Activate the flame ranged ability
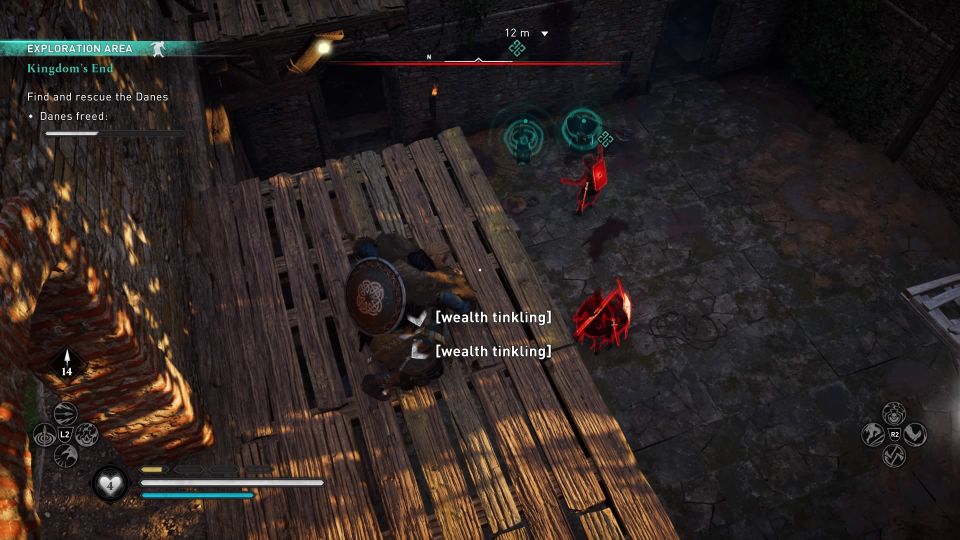 tap(87, 435)
